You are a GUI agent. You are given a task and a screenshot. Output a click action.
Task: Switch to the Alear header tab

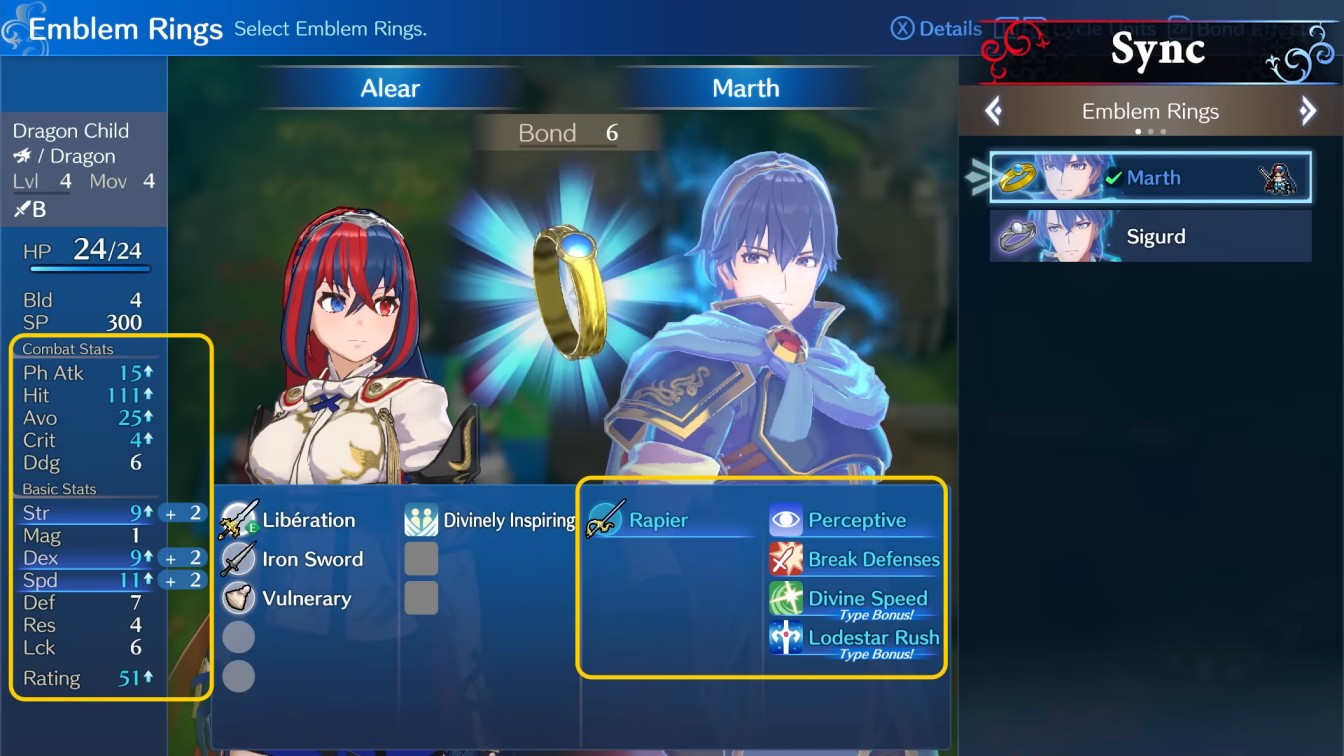(x=390, y=88)
